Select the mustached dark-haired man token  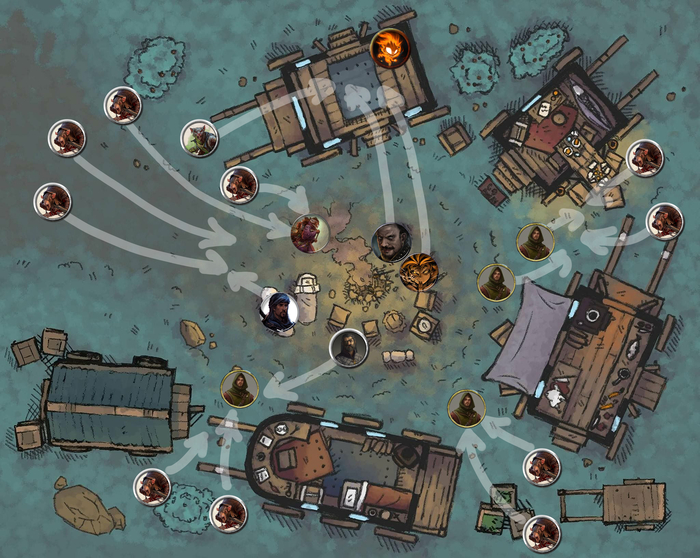[390, 241]
